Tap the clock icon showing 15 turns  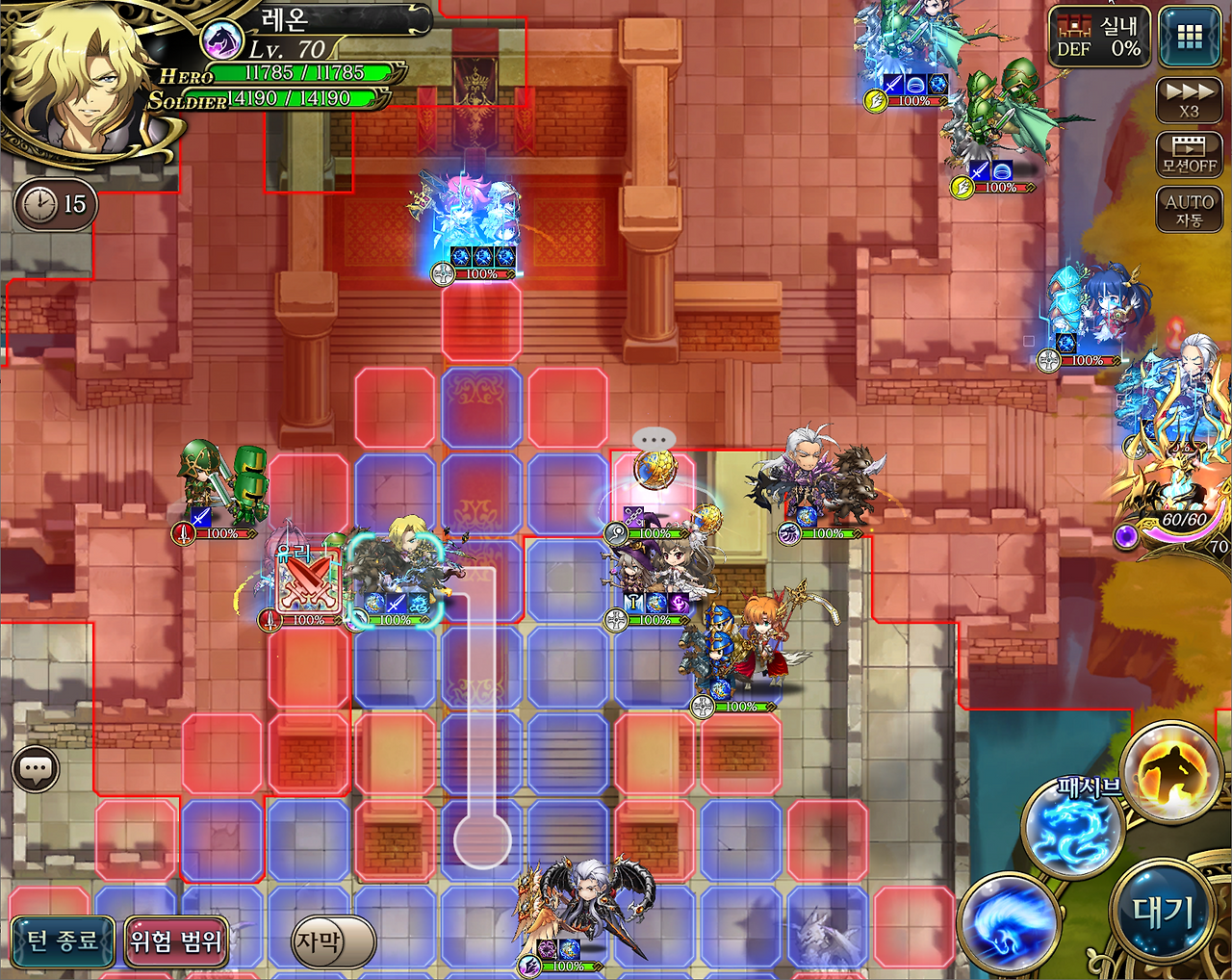[54, 204]
